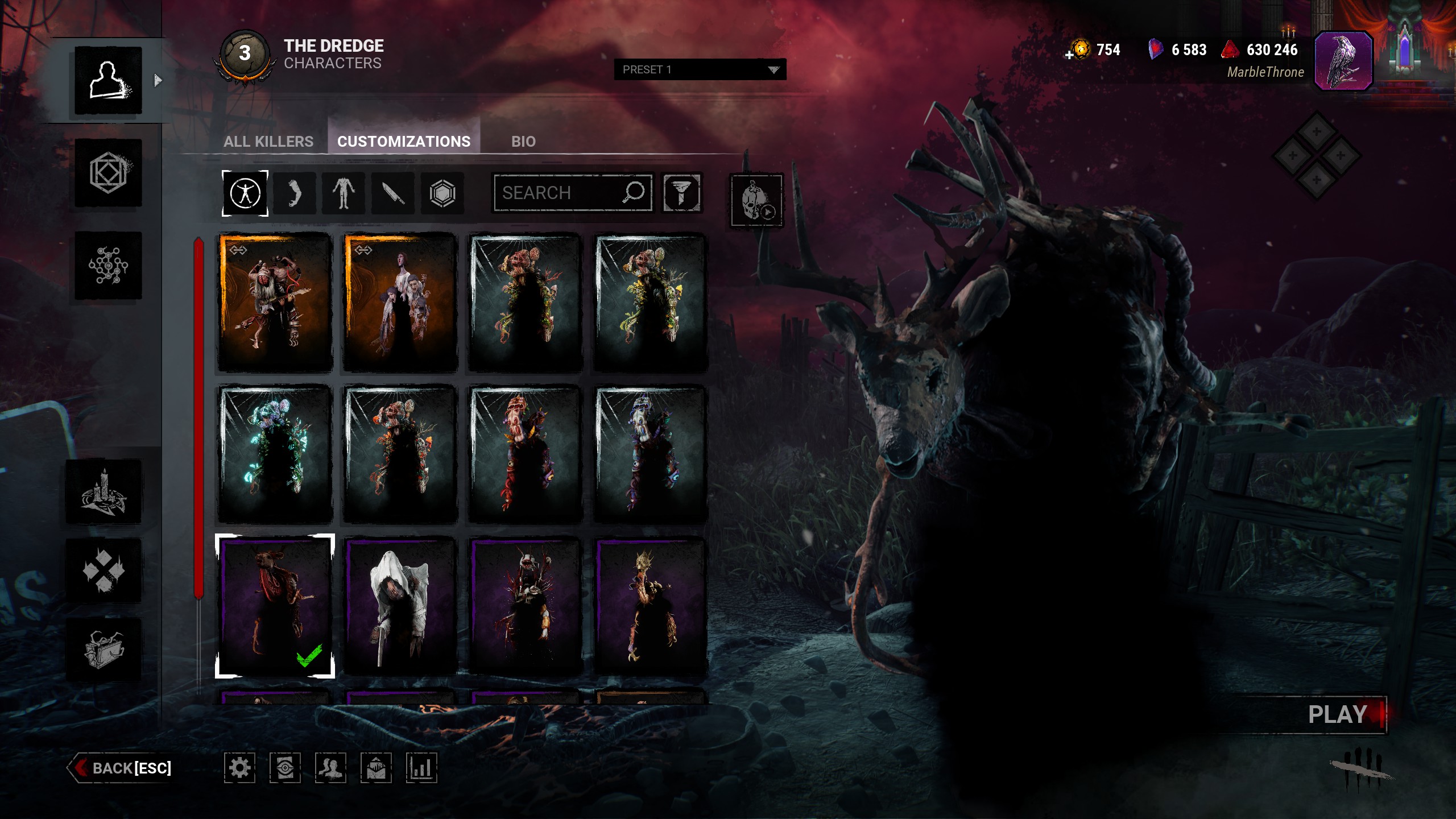Image resolution: width=1456 pixels, height=819 pixels.
Task: Open the loadout hexagon menu icon
Action: (x=108, y=173)
